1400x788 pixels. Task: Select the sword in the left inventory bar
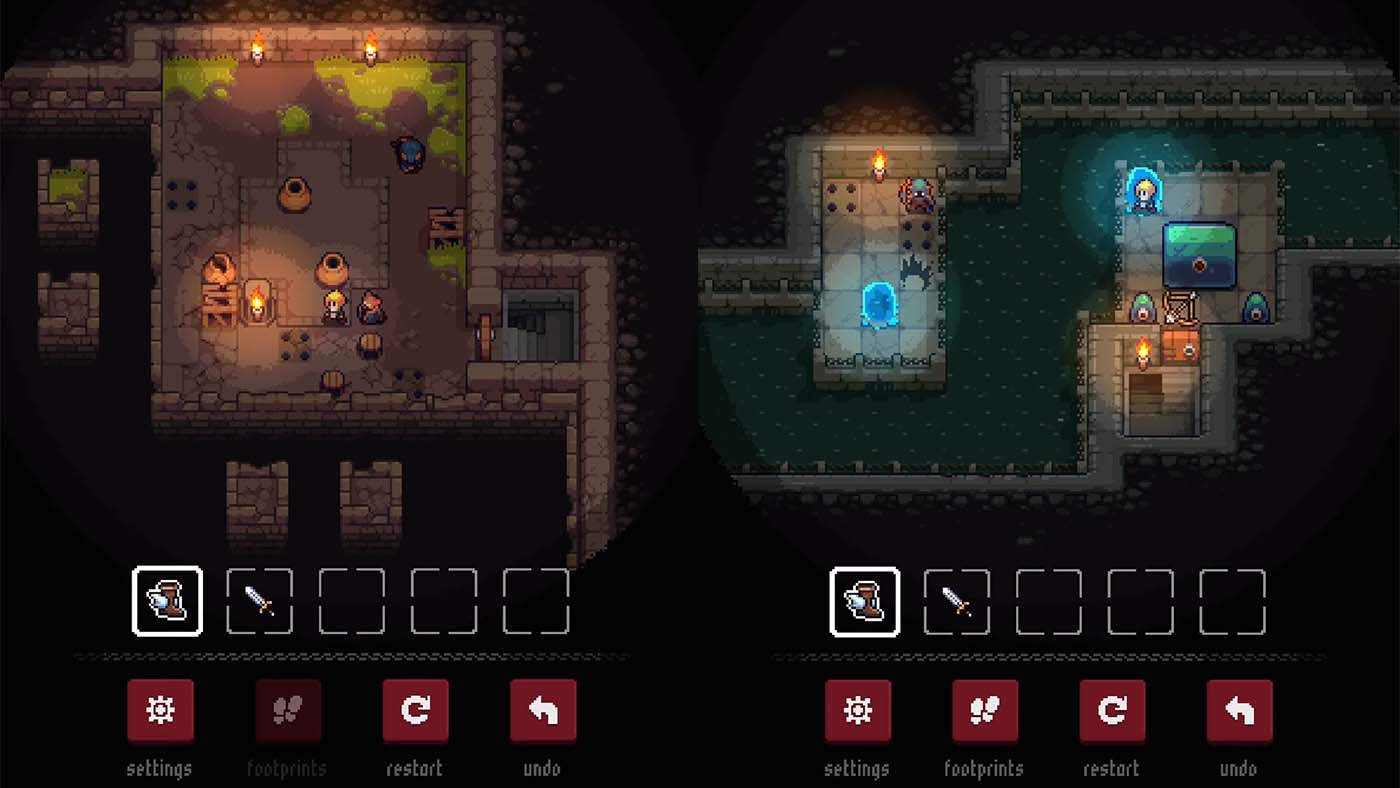(x=259, y=600)
